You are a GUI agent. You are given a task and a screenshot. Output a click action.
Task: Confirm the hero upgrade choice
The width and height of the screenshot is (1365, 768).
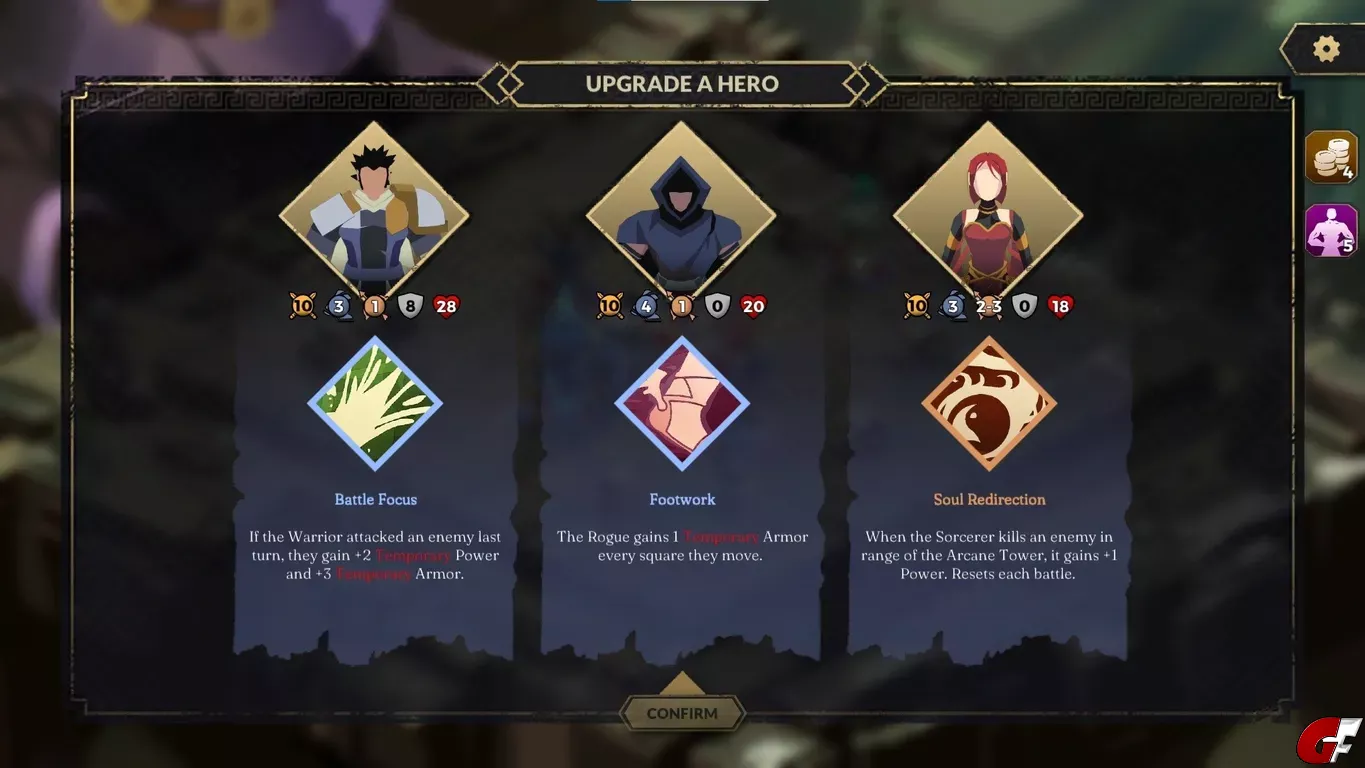click(x=682, y=713)
